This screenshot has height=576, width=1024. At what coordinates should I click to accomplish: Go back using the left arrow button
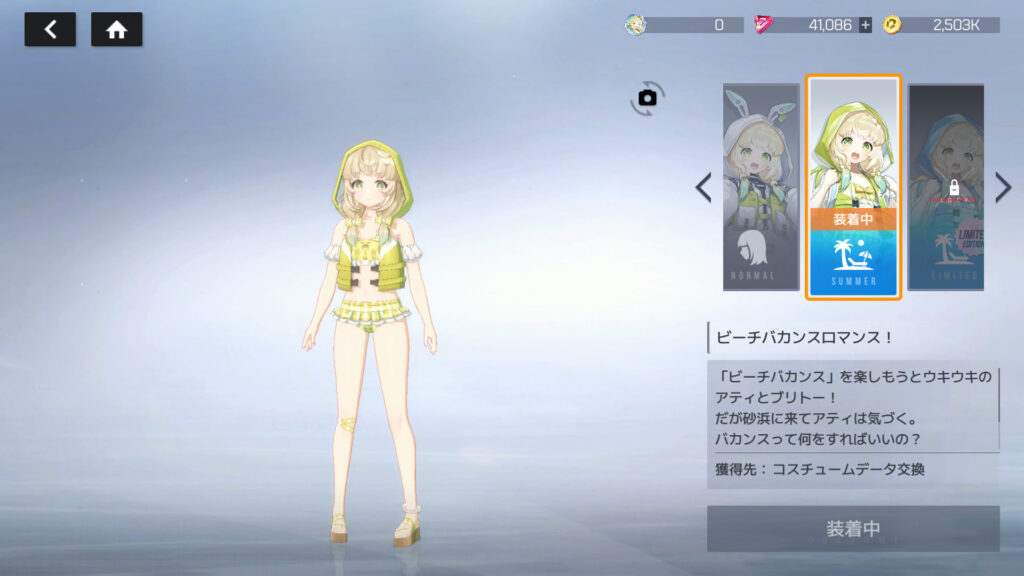[x=50, y=30]
